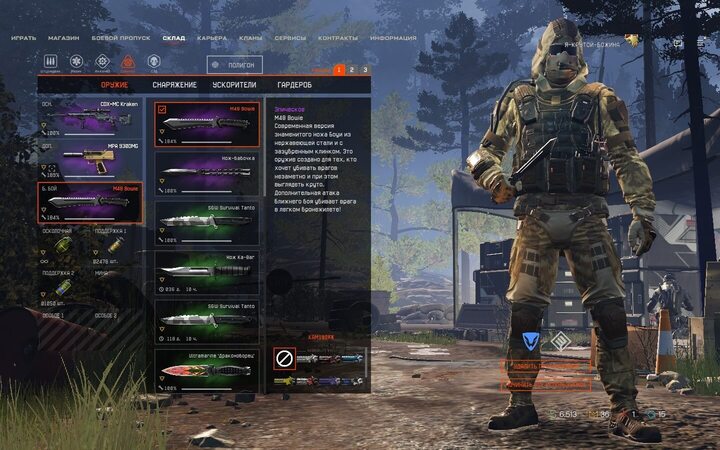Open the КАРЬЕРА menu
The image size is (720, 450).
pos(211,38)
